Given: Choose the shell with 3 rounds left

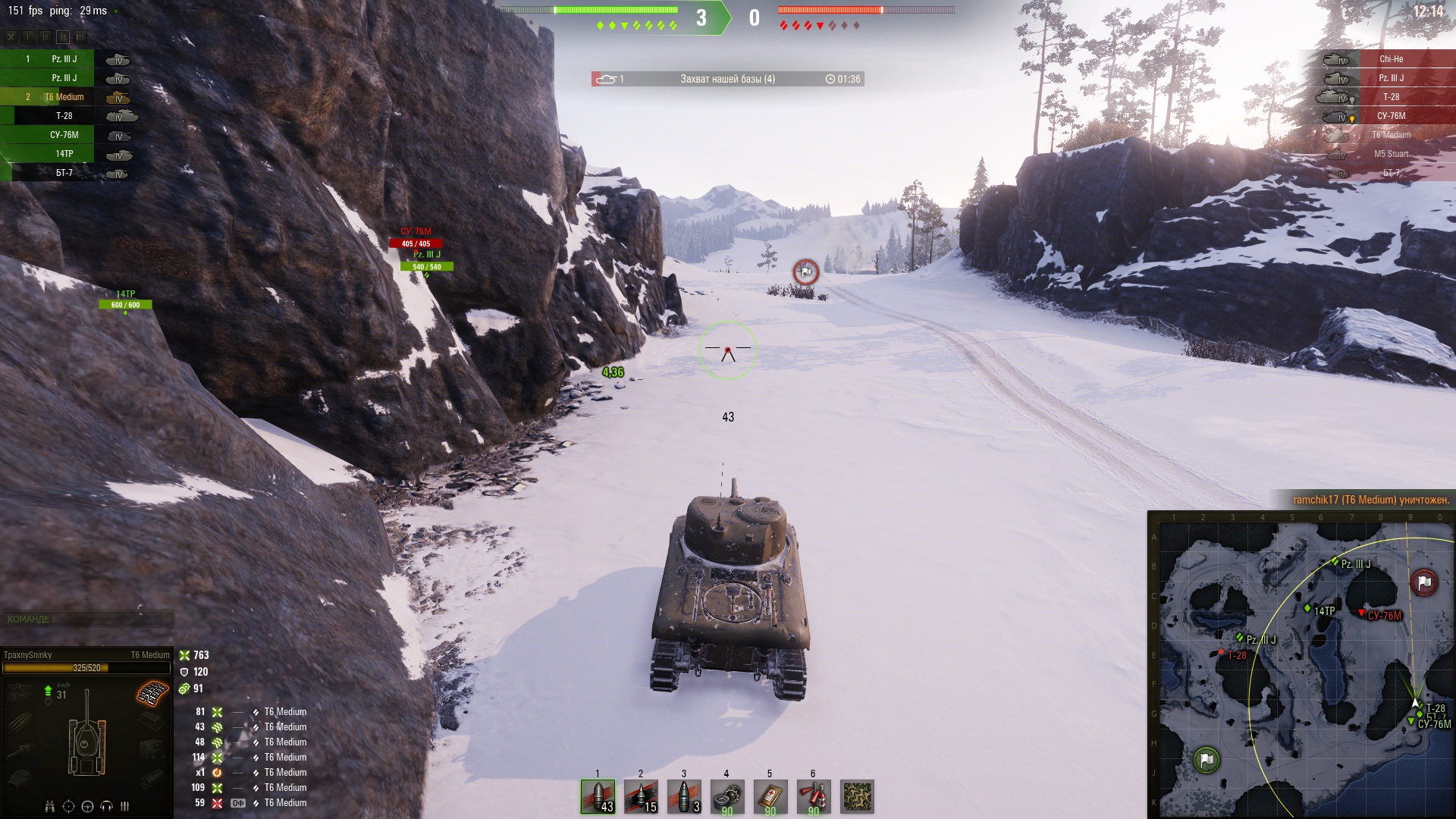Looking at the screenshot, I should coord(684,796).
